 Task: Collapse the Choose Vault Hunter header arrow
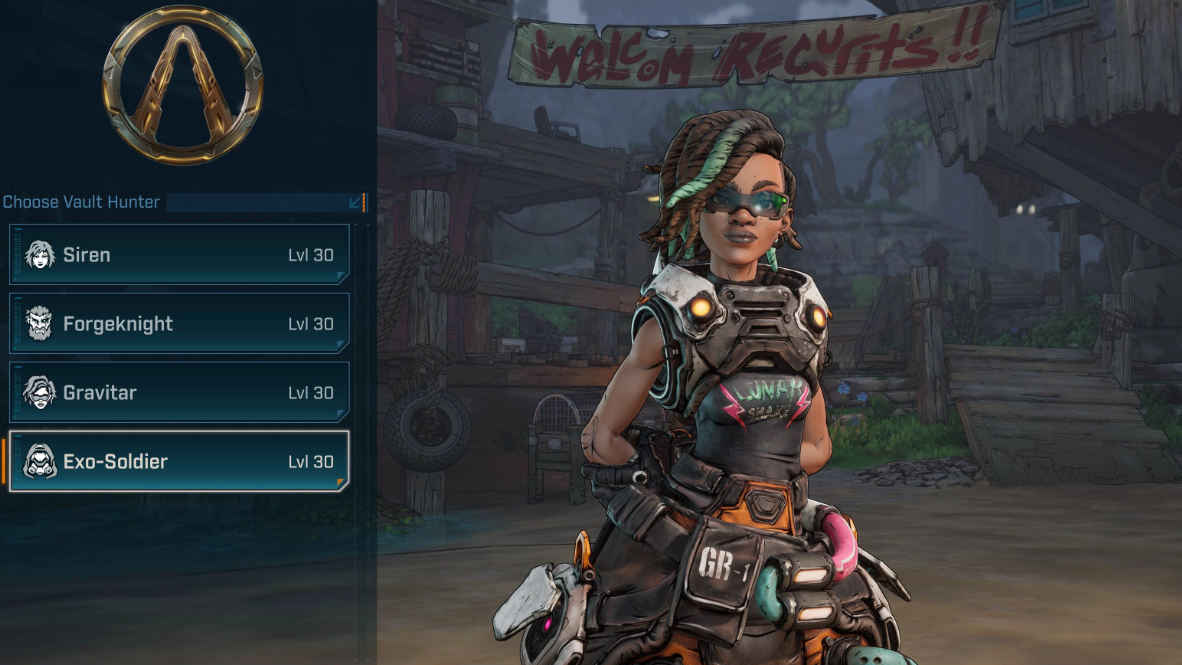click(355, 202)
